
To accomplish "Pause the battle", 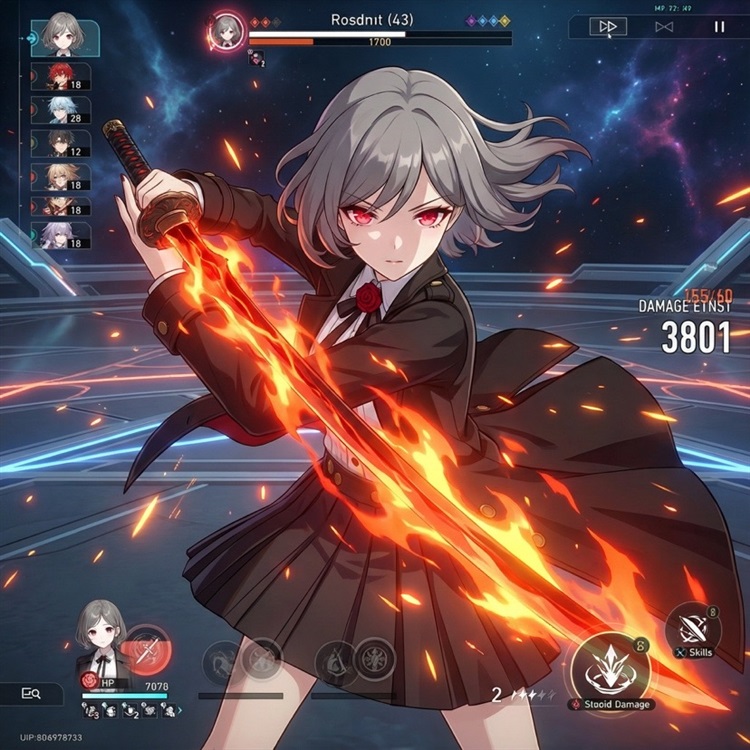I will [718, 27].
